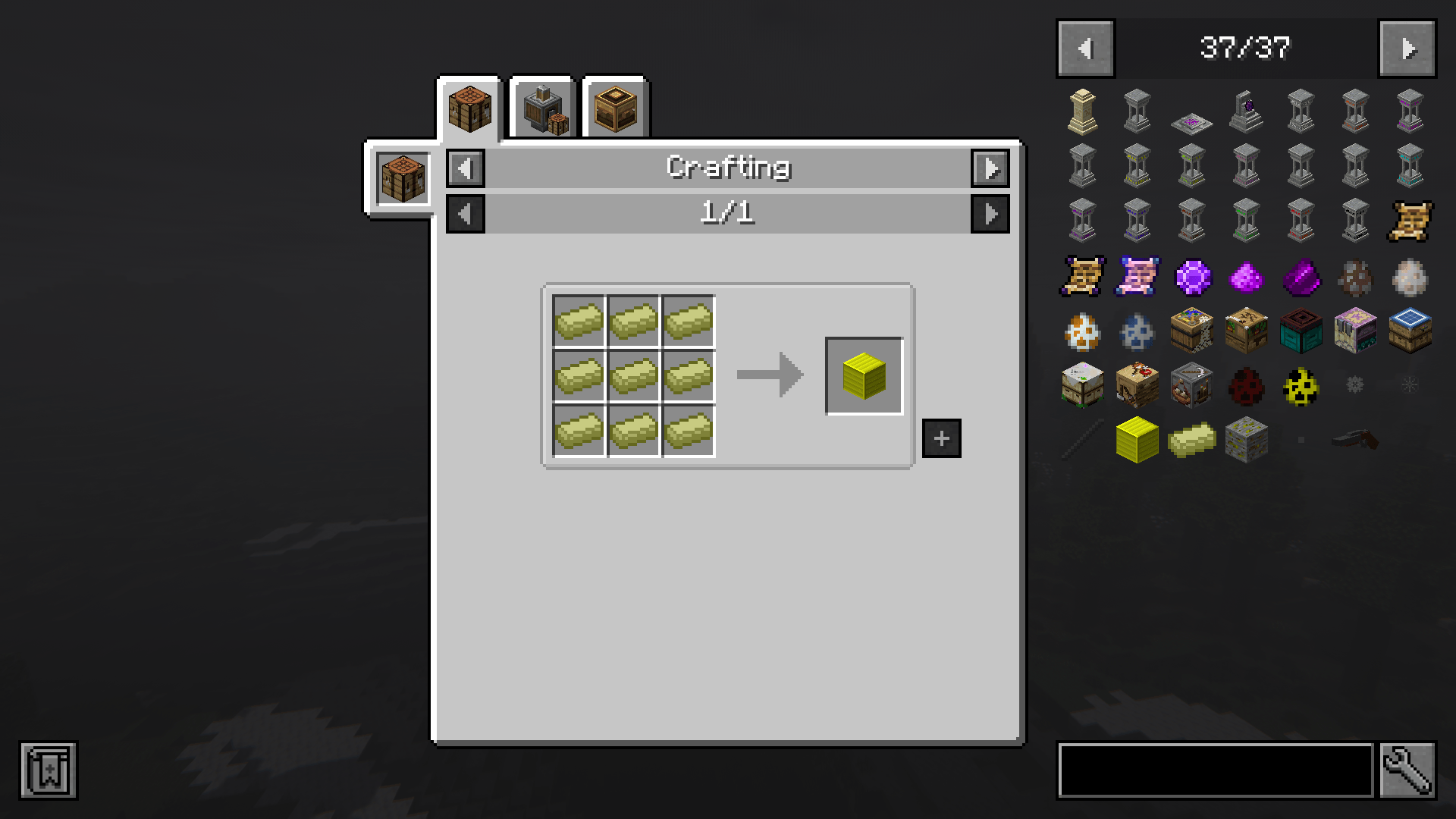This screenshot has height=819, width=1456.
Task: Select the yellow and black spawn egg
Action: [x=1300, y=386]
